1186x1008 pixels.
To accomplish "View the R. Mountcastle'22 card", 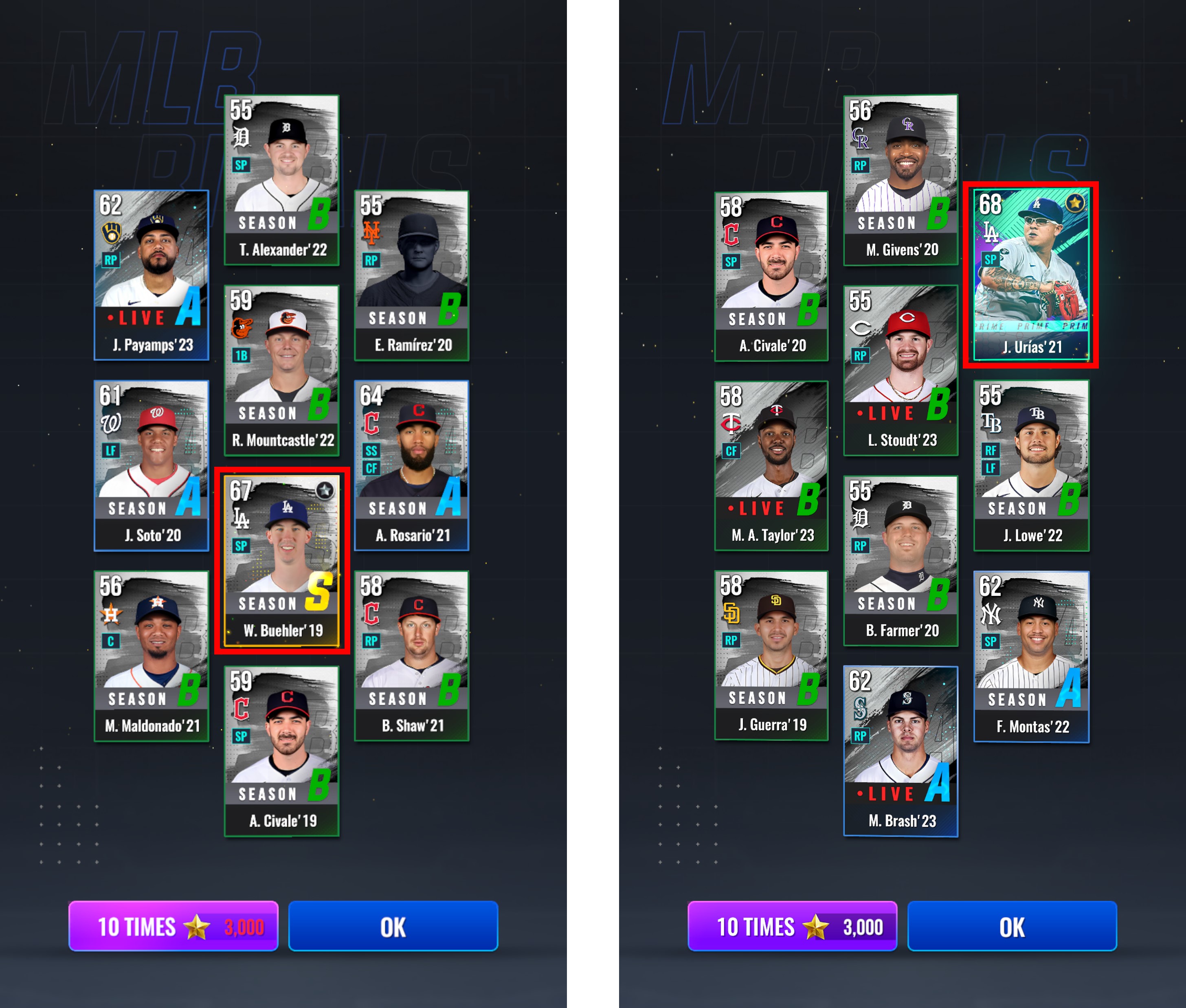I will click(282, 370).
